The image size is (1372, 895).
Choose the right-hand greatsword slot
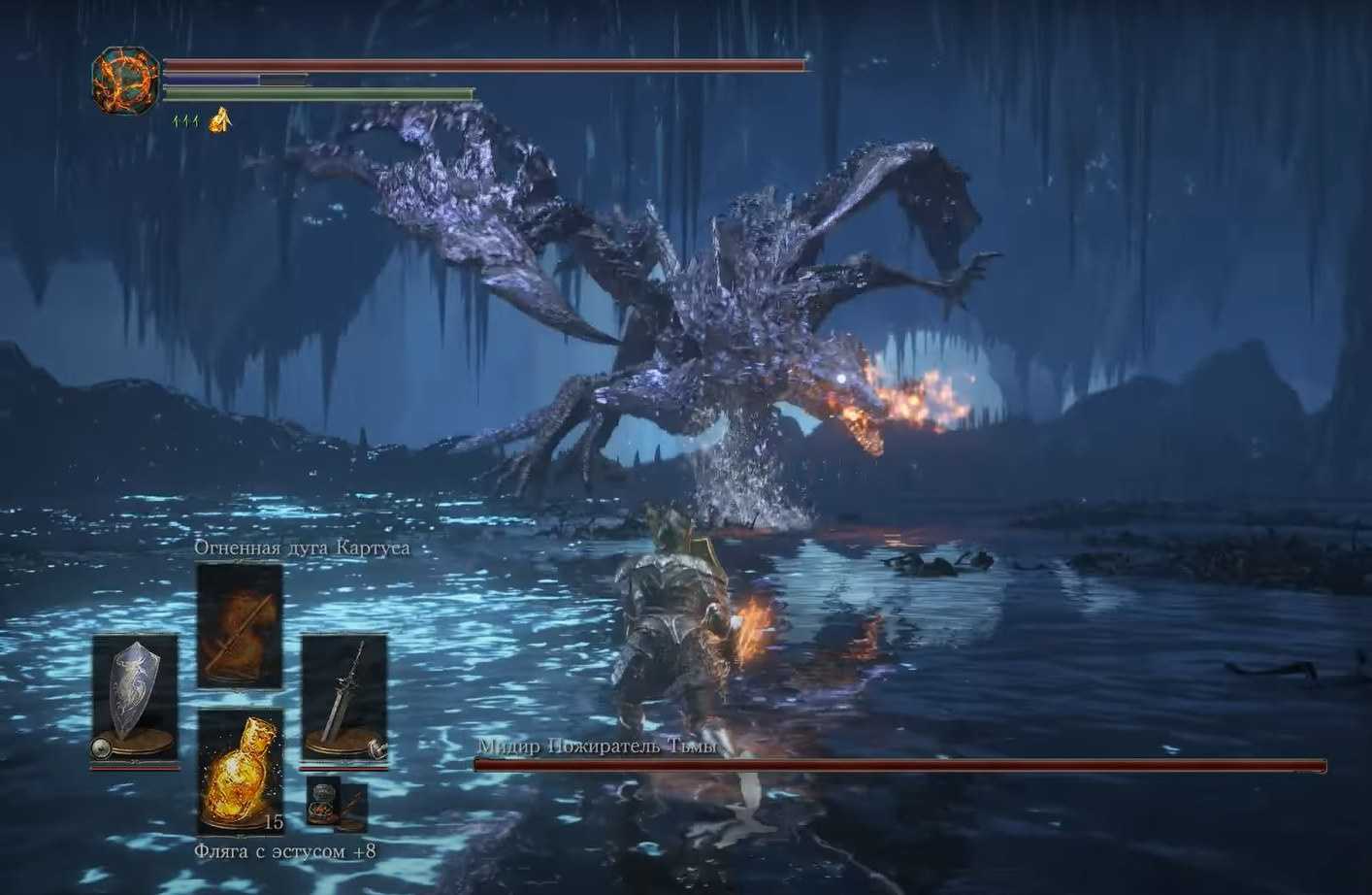[x=344, y=699]
